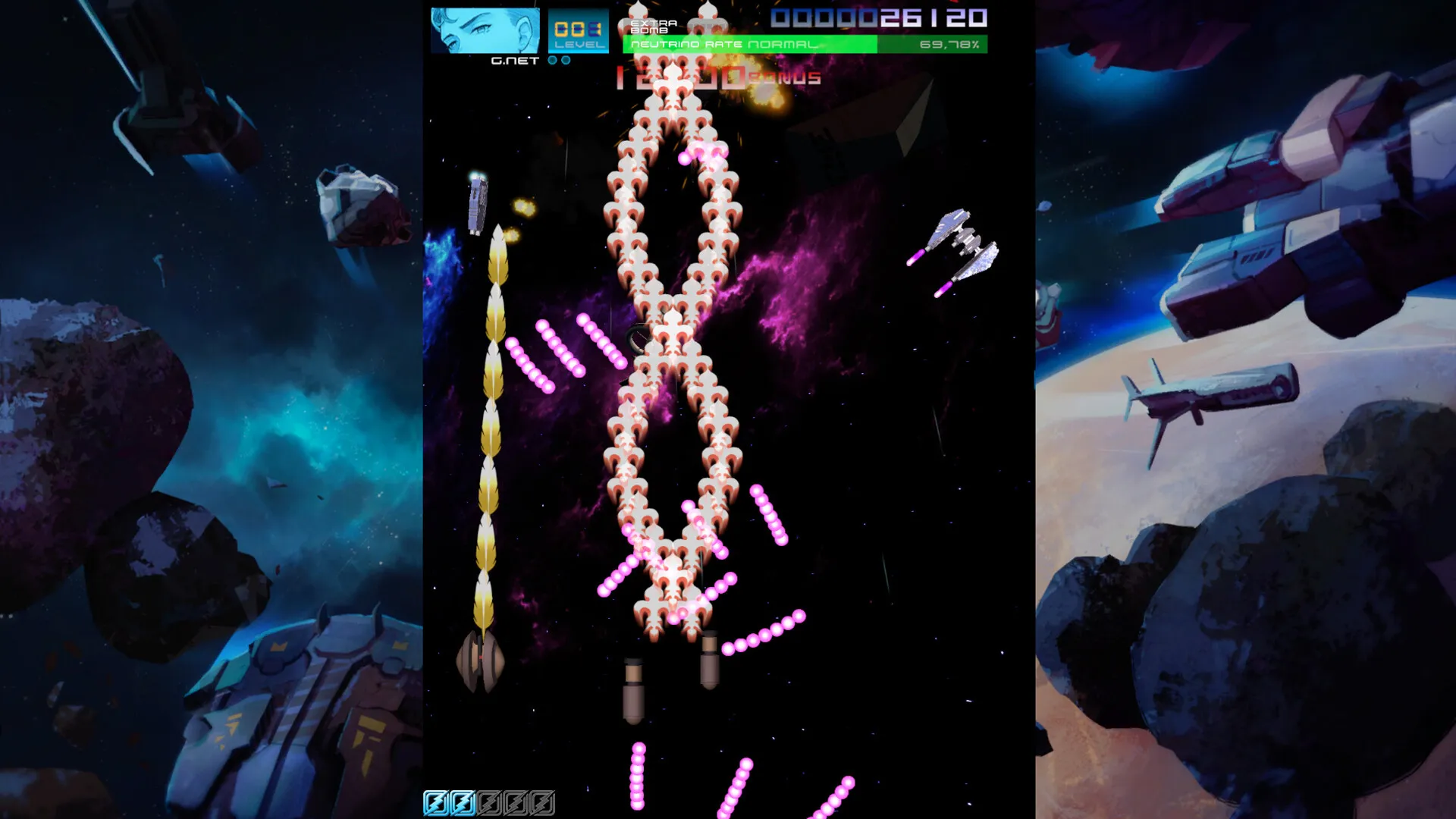Expand the 69,78% percentage readout
Viewport: 1456px width, 819px height.
coord(949,45)
